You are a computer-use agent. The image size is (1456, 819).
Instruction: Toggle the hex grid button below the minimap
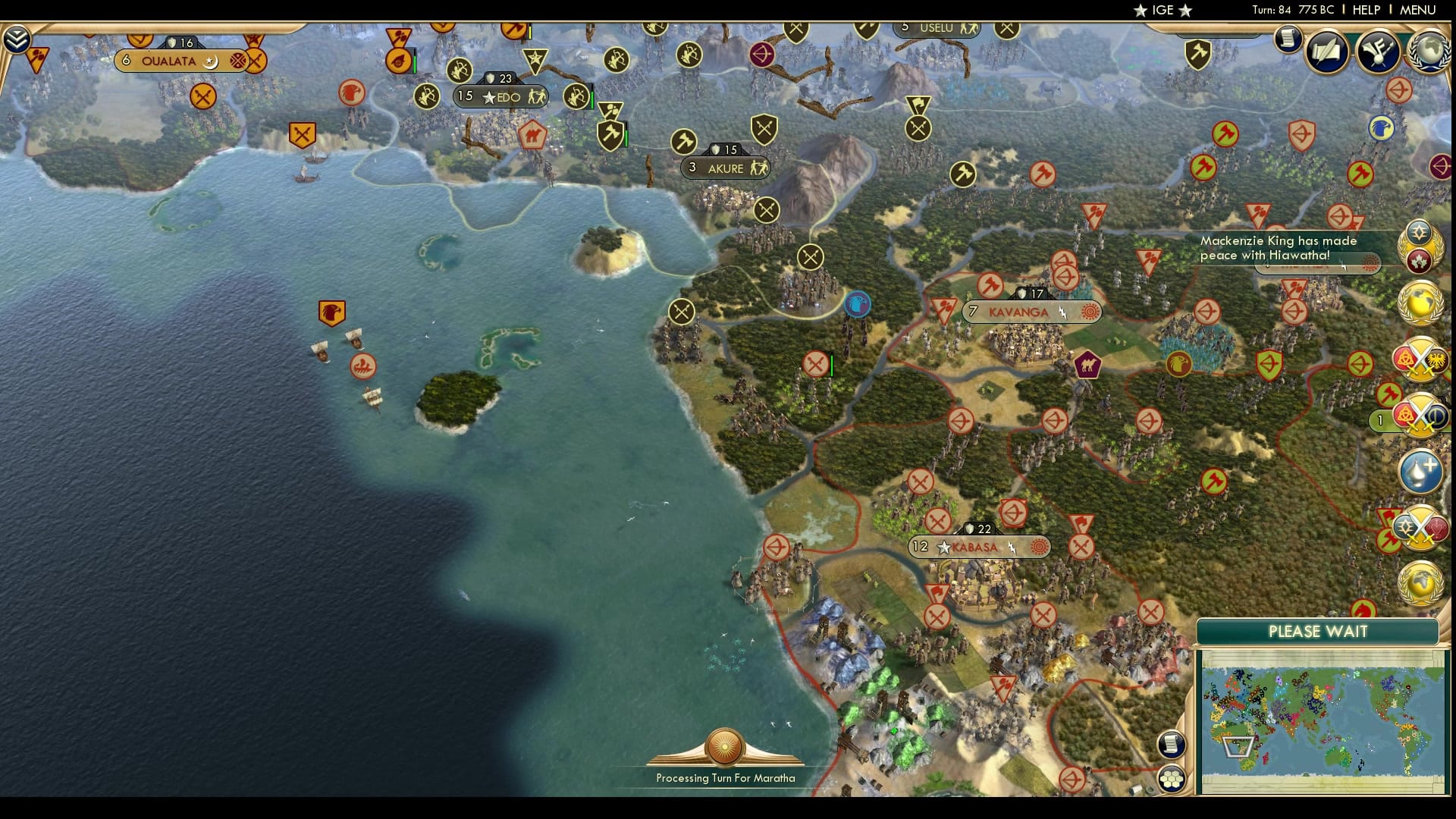[1172, 777]
